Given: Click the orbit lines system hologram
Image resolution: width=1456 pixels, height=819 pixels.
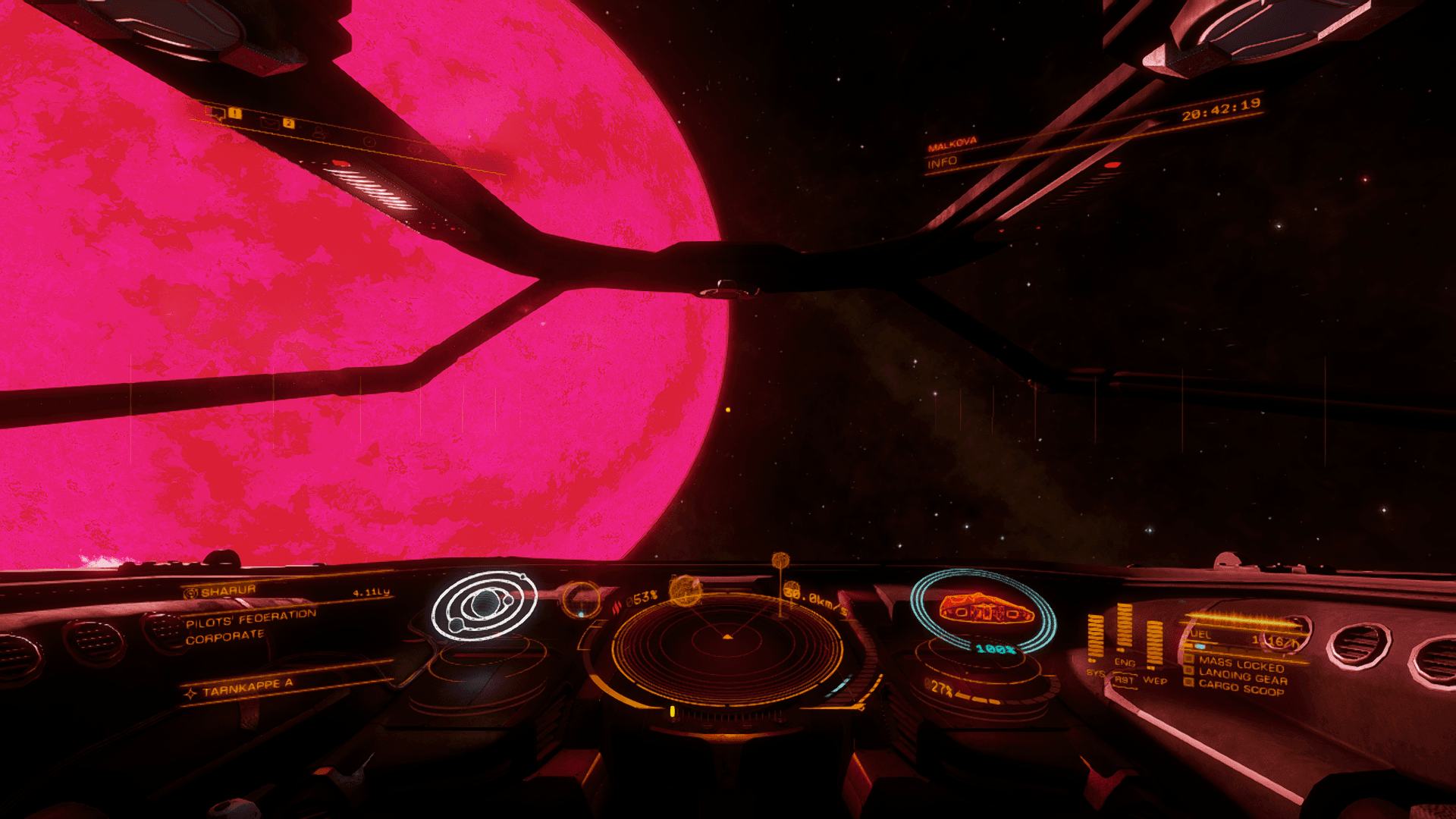Looking at the screenshot, I should click(484, 604).
